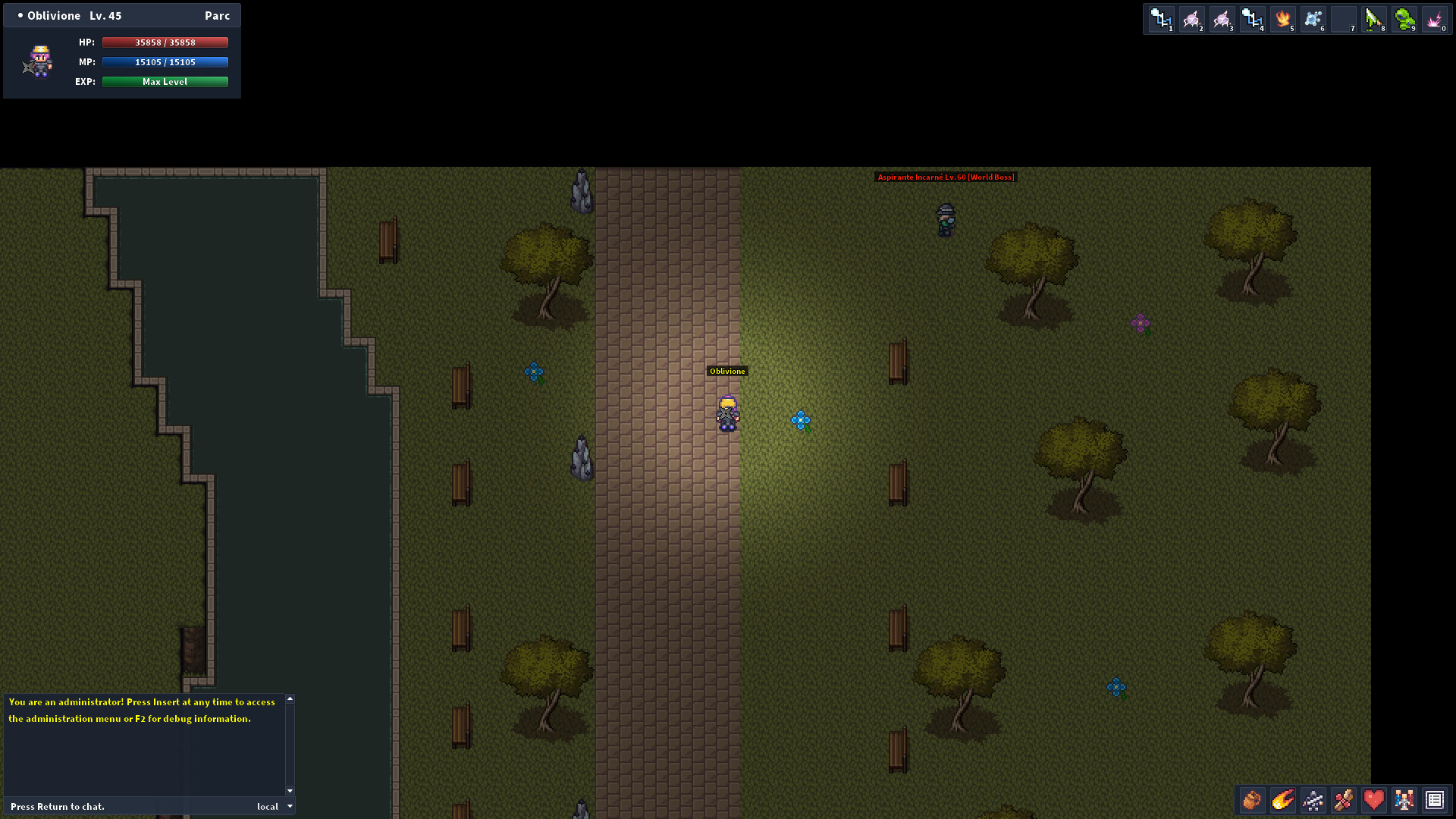1456x819 pixels.
Task: Click the heart icon in the bottom toolbar
Action: (1373, 800)
